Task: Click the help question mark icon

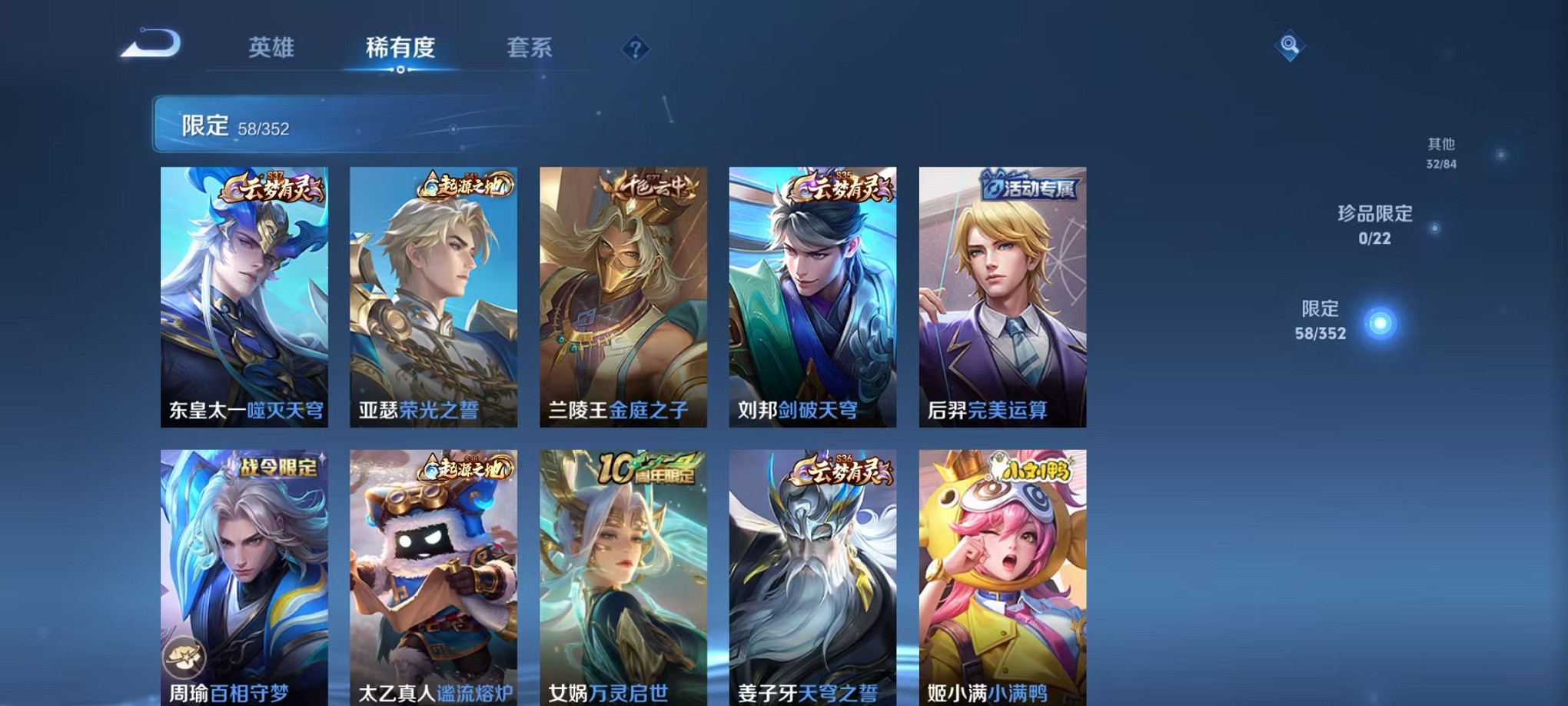Action: point(634,49)
